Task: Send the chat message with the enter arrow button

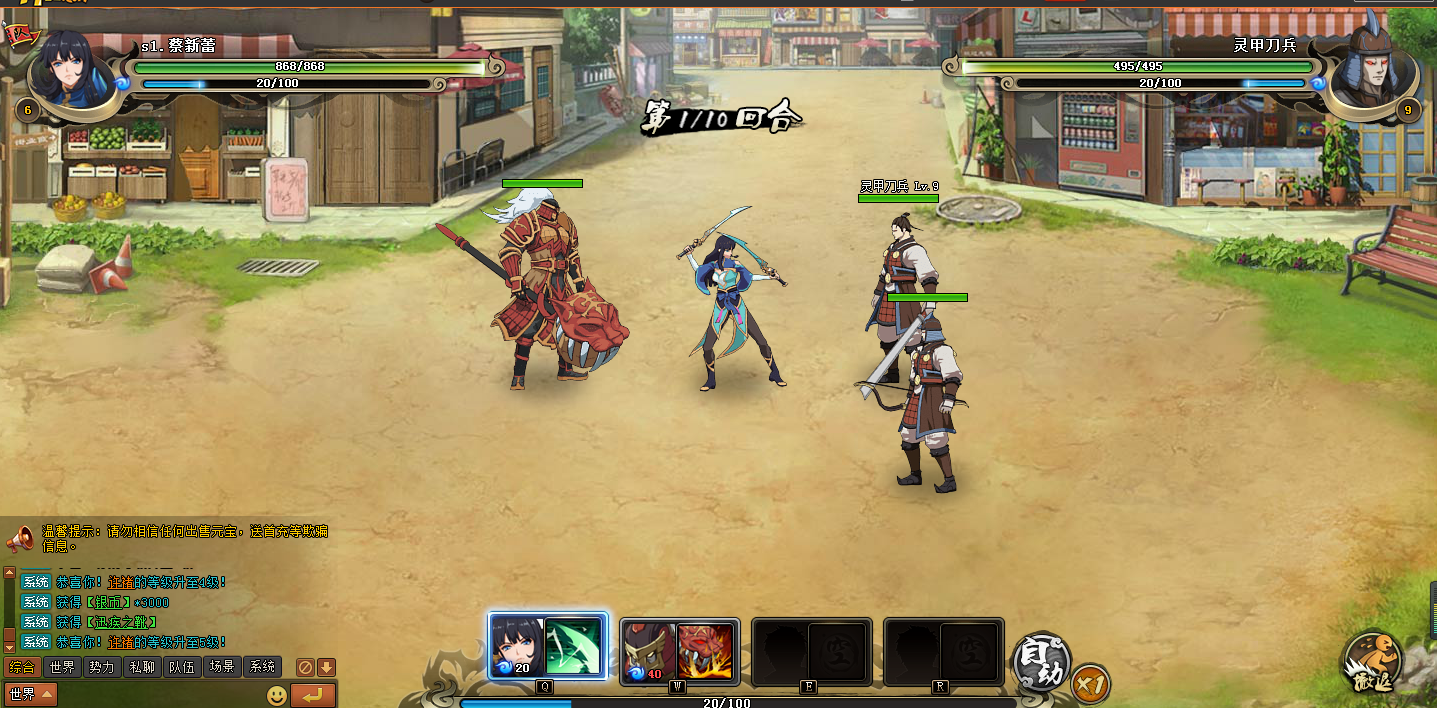Action: pos(312,695)
